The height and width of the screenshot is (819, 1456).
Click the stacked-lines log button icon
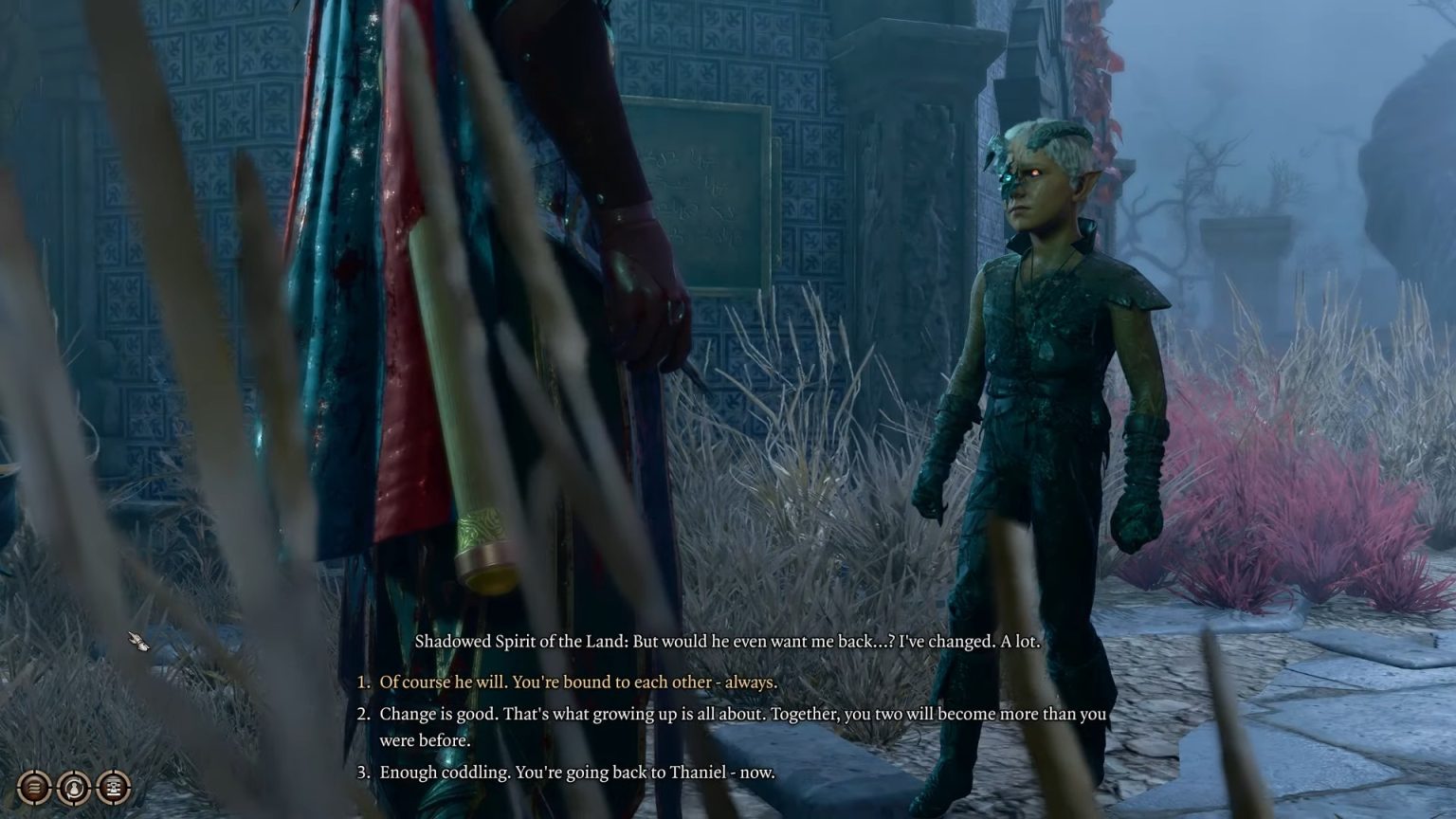click(35, 788)
